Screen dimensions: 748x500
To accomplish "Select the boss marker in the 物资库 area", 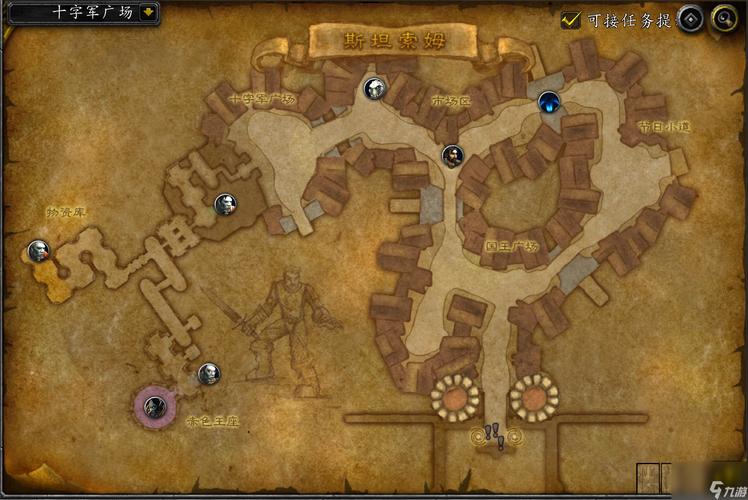I will tap(39, 250).
